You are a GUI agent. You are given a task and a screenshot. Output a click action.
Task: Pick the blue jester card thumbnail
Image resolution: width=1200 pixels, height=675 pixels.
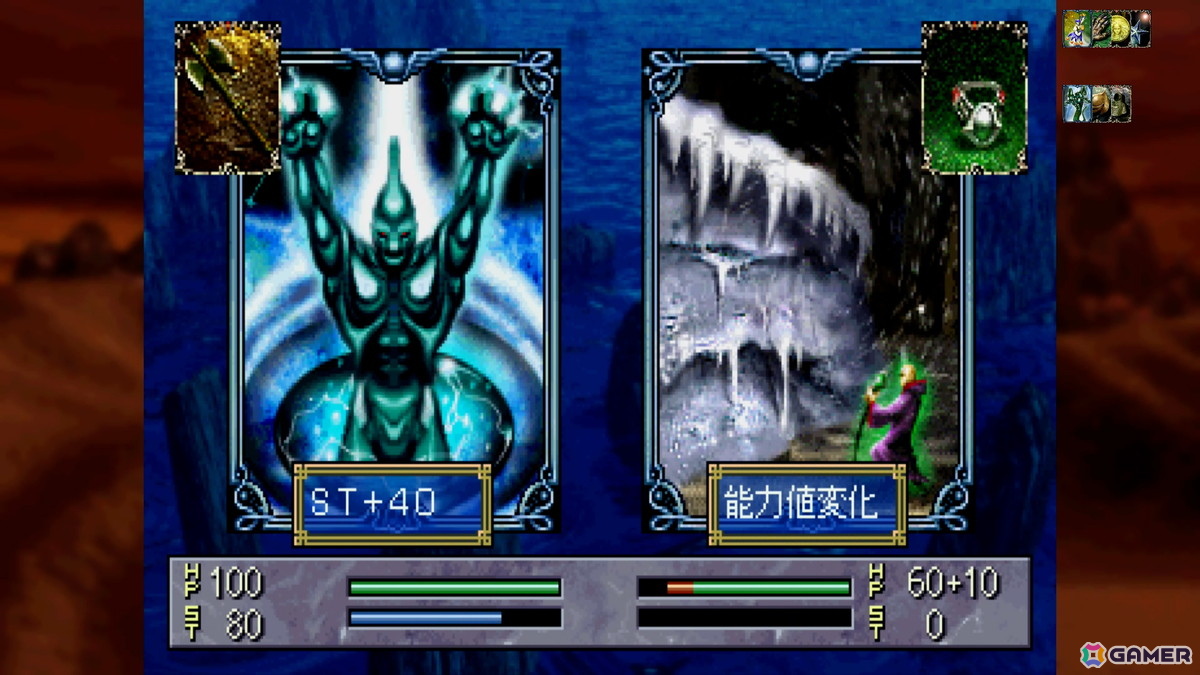(1075, 29)
